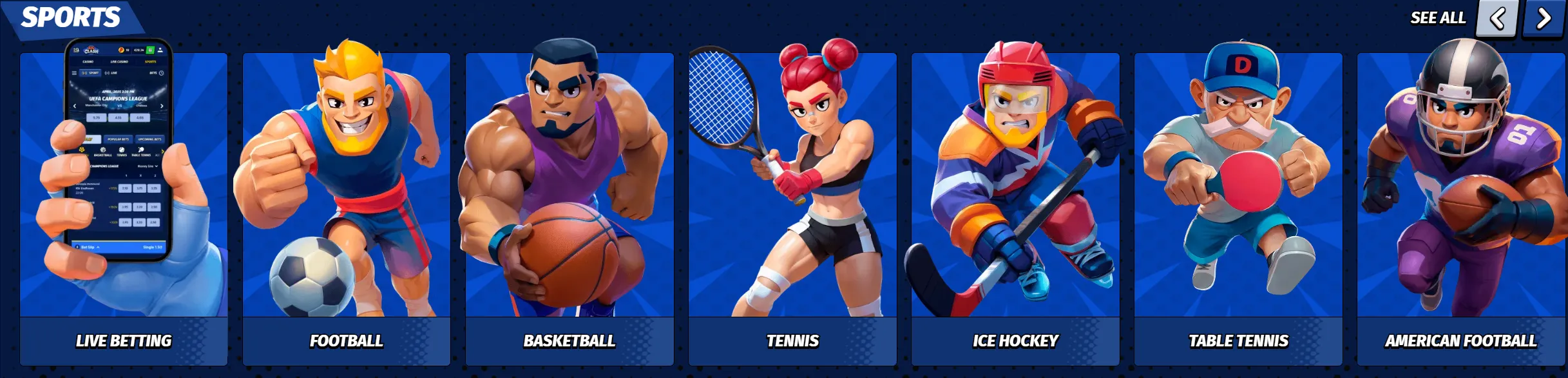Open the Live Betting category card
Image resolution: width=1568 pixels, height=378 pixels.
[x=124, y=210]
